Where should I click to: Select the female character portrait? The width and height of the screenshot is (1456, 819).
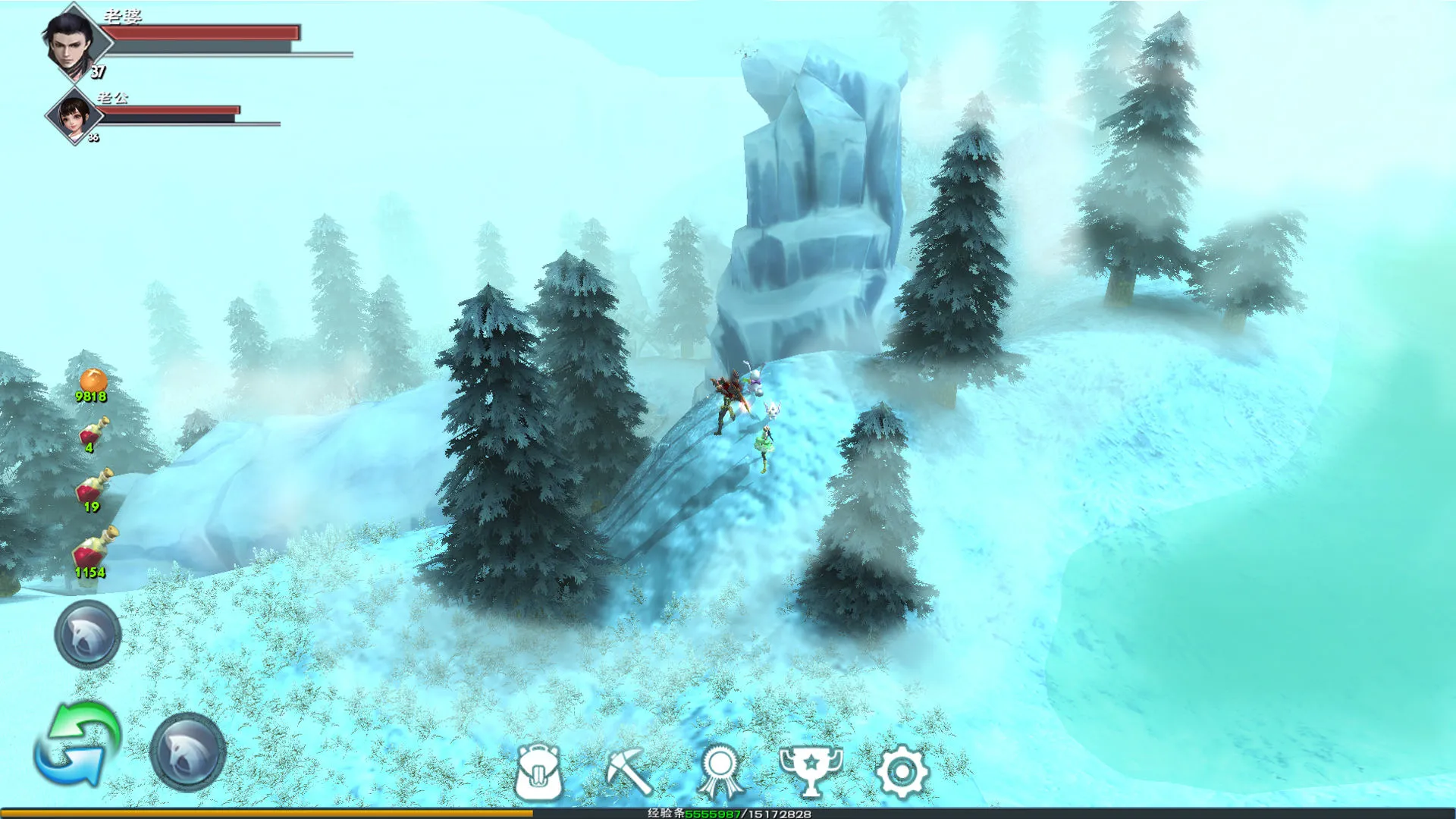tap(74, 116)
